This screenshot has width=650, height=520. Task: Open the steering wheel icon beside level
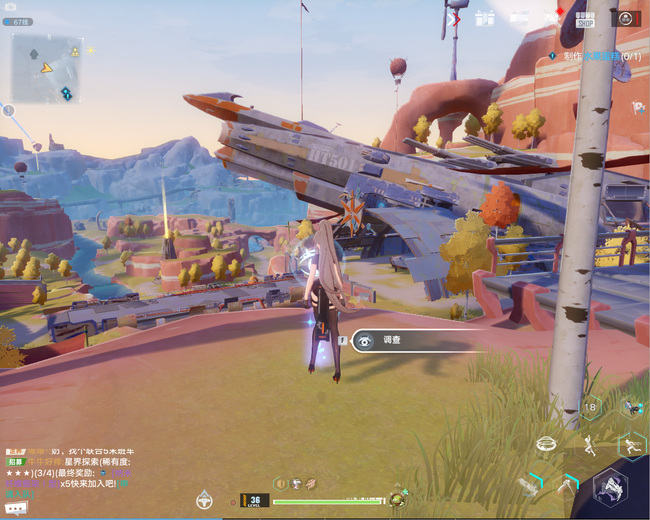tap(204, 499)
